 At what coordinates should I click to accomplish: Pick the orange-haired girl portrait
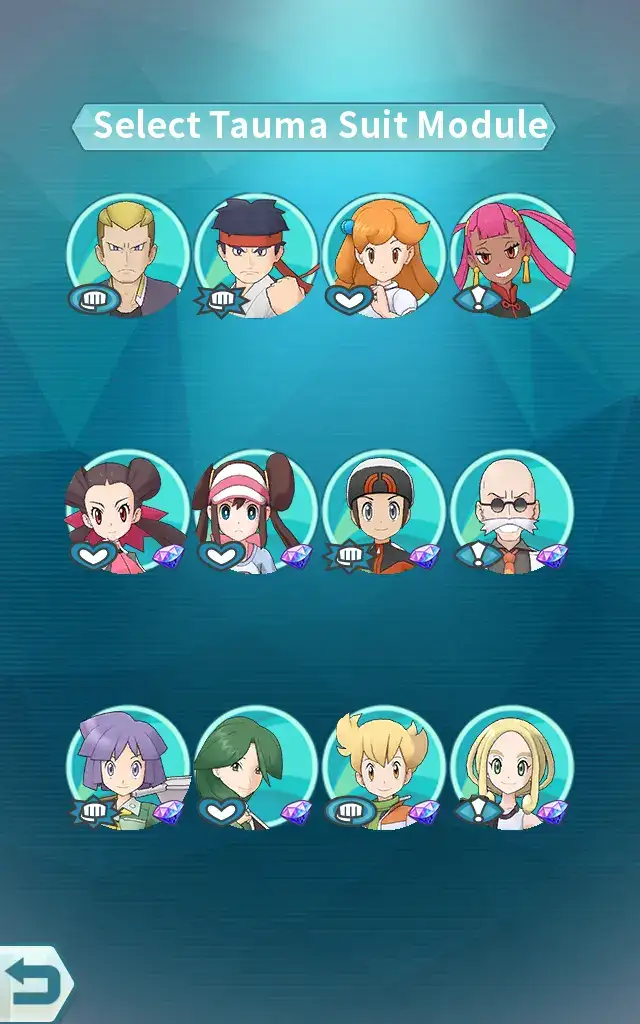click(x=384, y=256)
